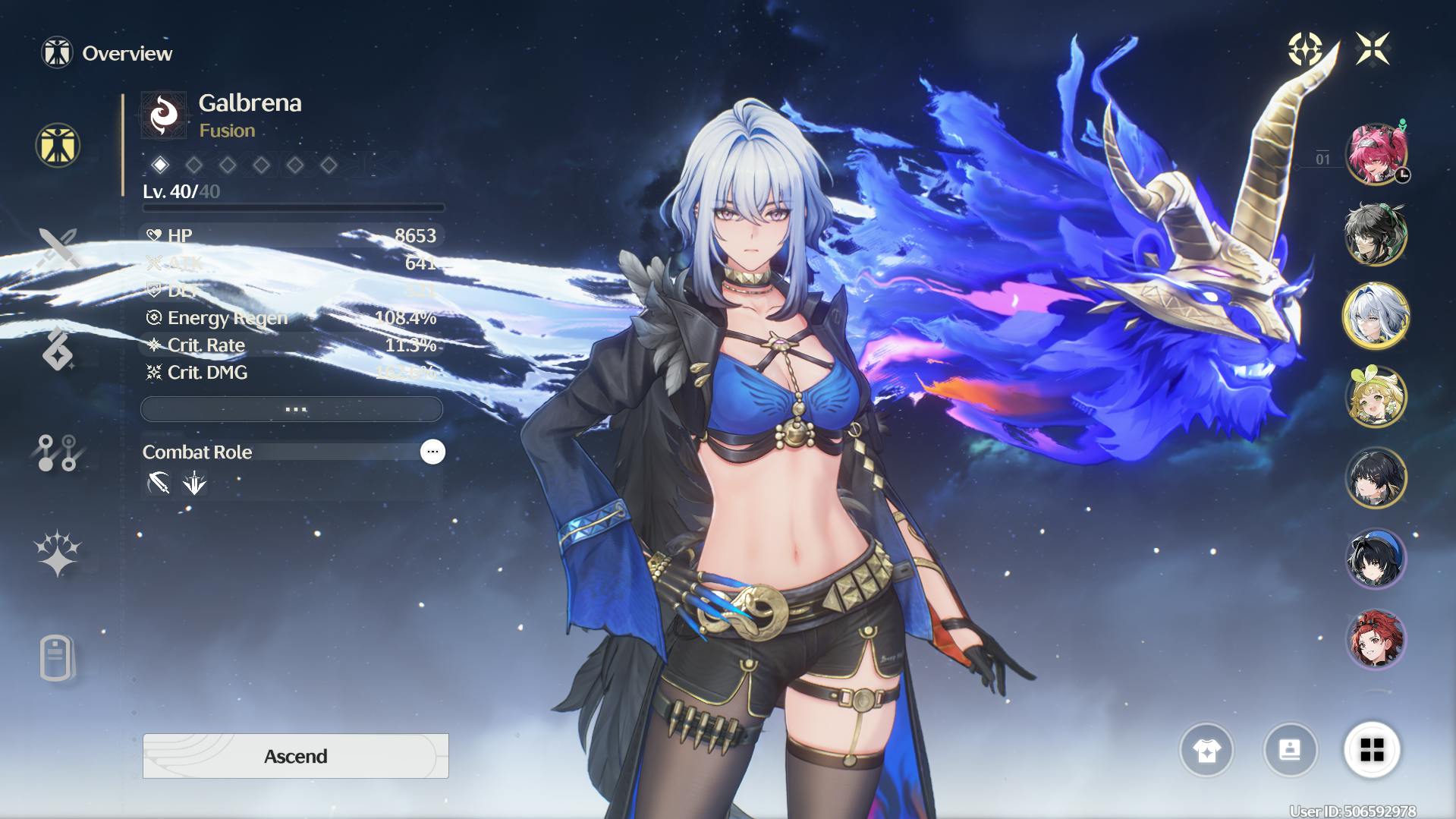Pick the red-haired character portrait
The image size is (1456, 819).
coord(1376,640)
